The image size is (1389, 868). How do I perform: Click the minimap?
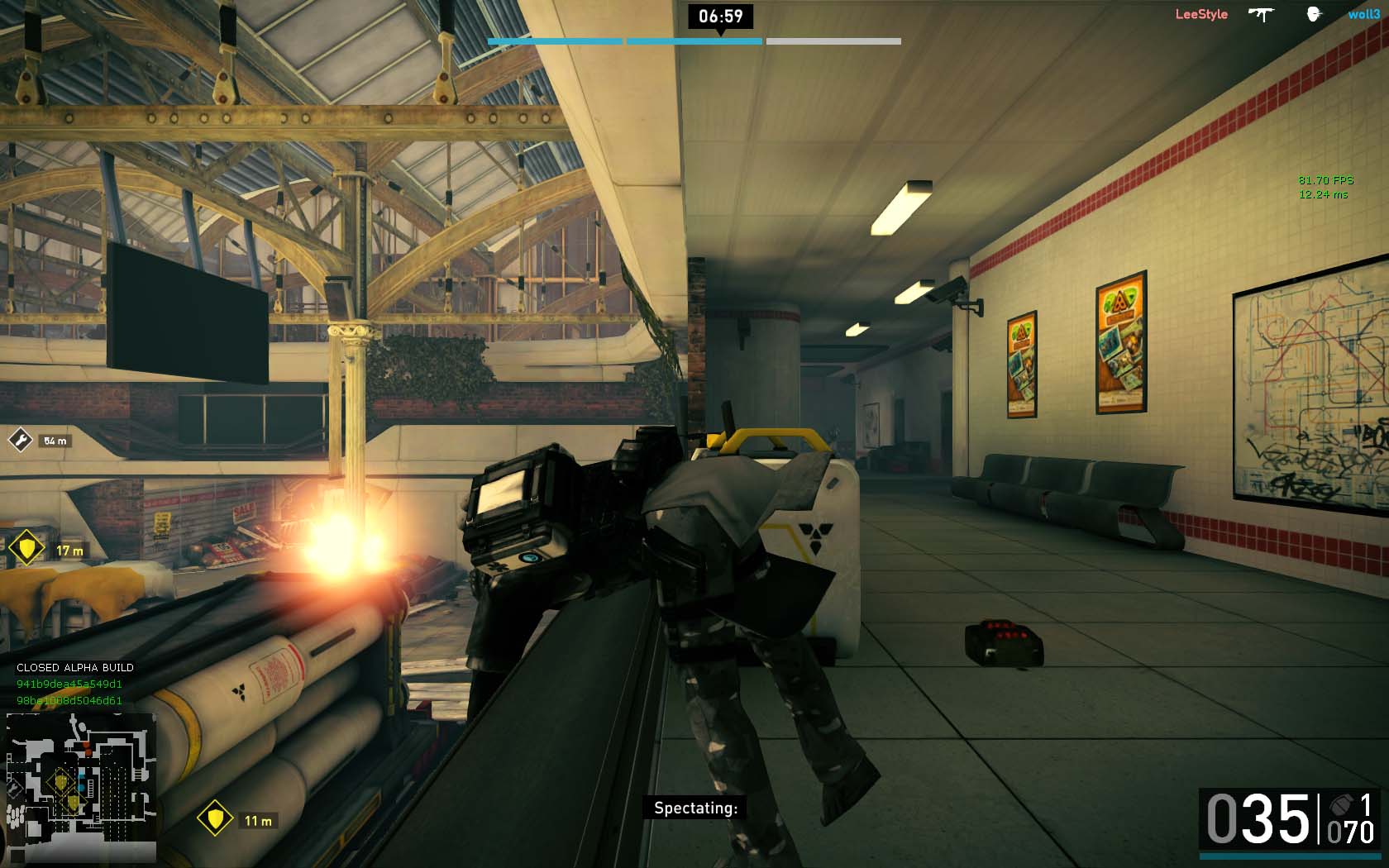coord(81,788)
